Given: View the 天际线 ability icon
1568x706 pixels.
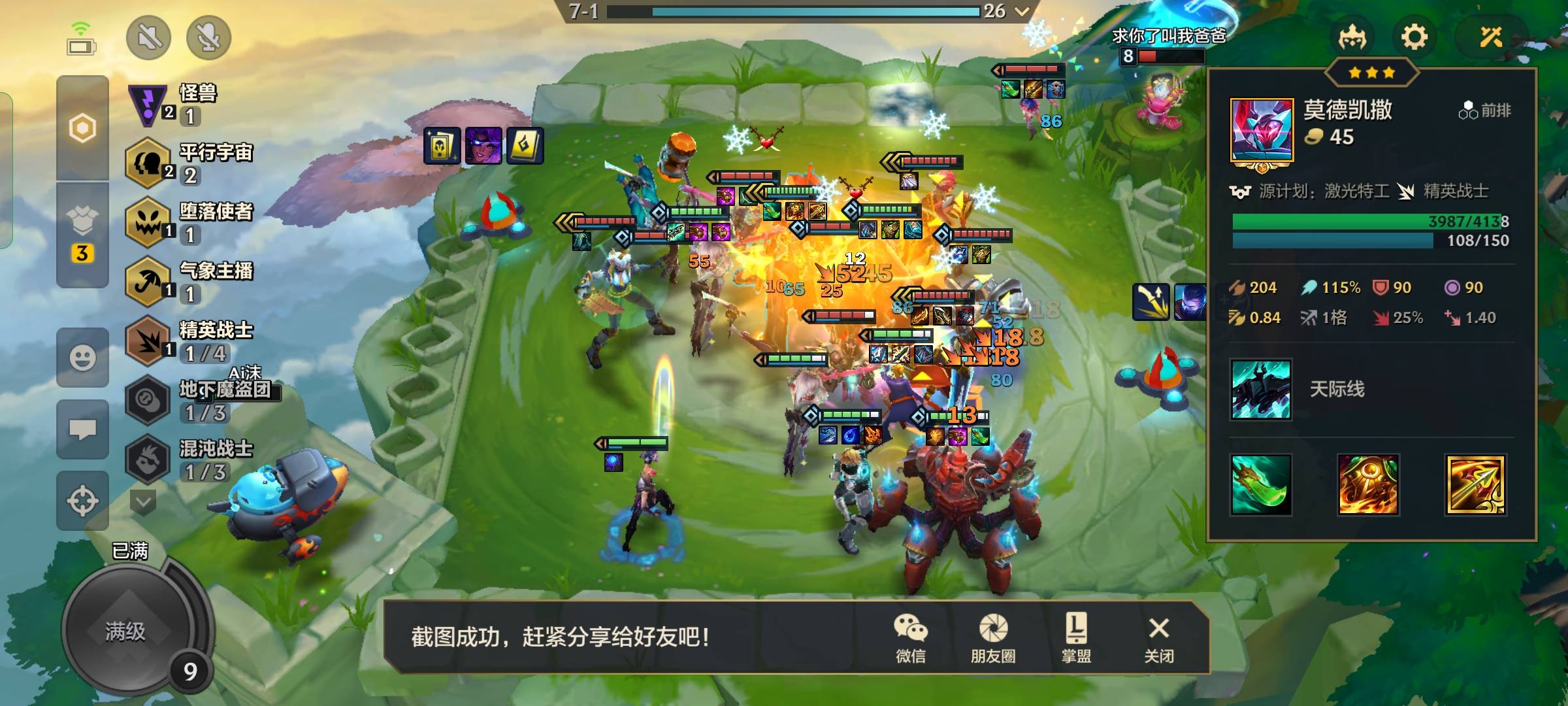Looking at the screenshot, I should [1260, 390].
